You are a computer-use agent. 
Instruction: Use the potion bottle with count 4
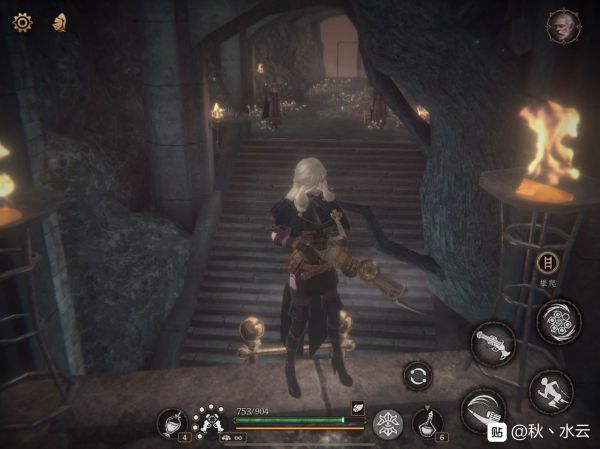tap(171, 423)
